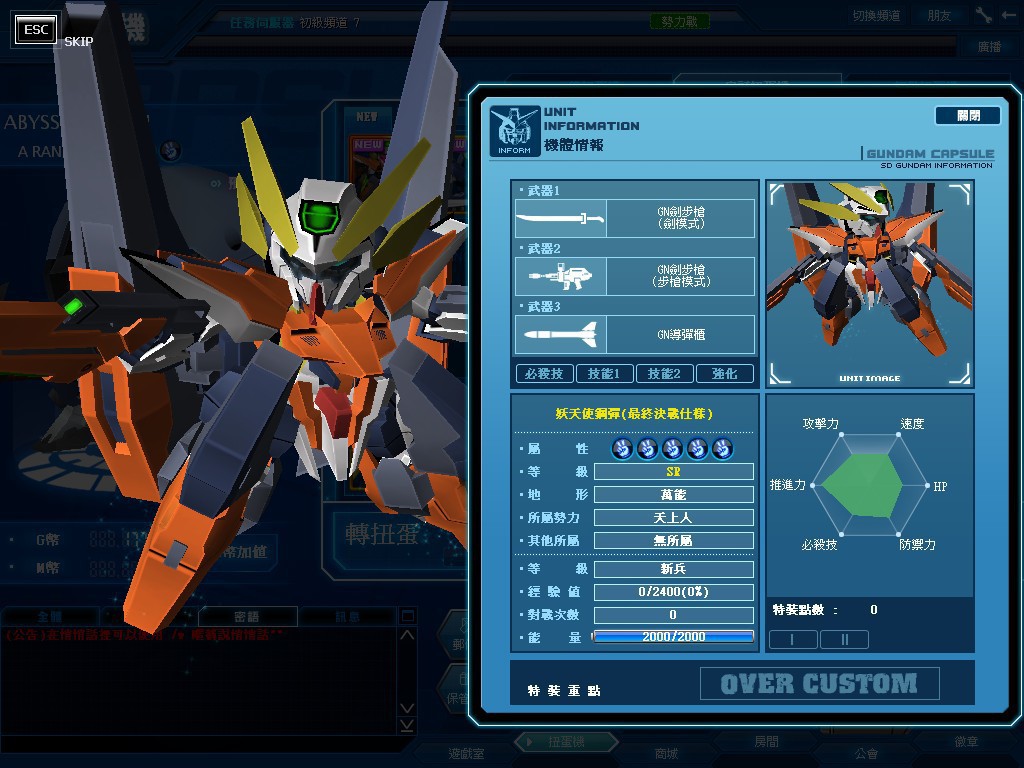1024x768 pixels.
Task: Click the unit image thumbnail
Action: point(869,283)
